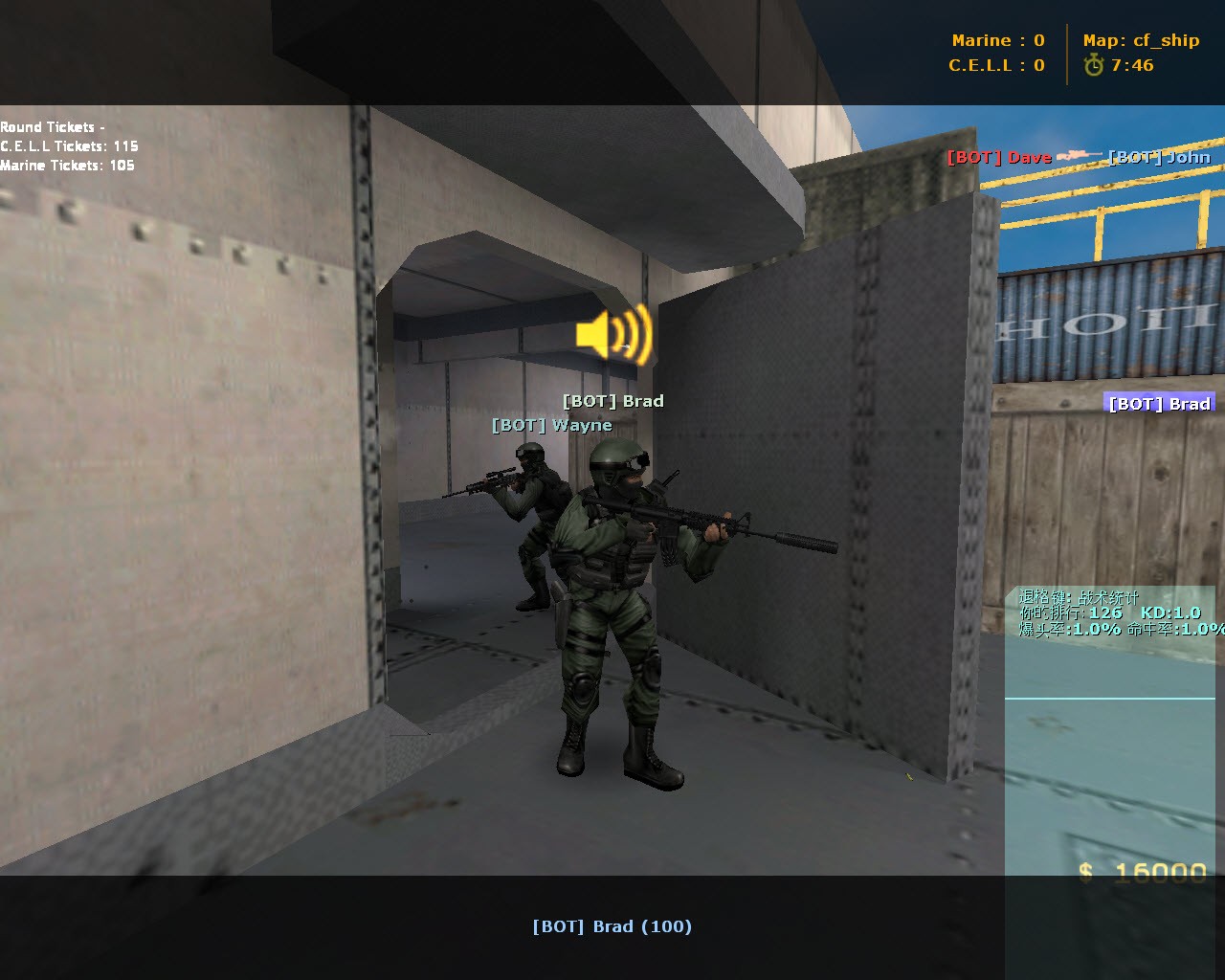Click the KD:1.0 stat readout

[1171, 612]
